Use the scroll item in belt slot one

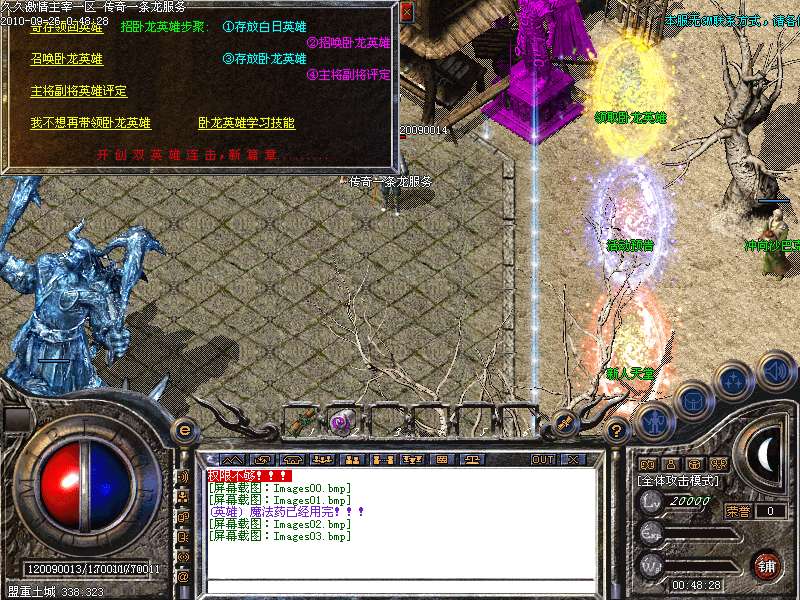coord(300,421)
